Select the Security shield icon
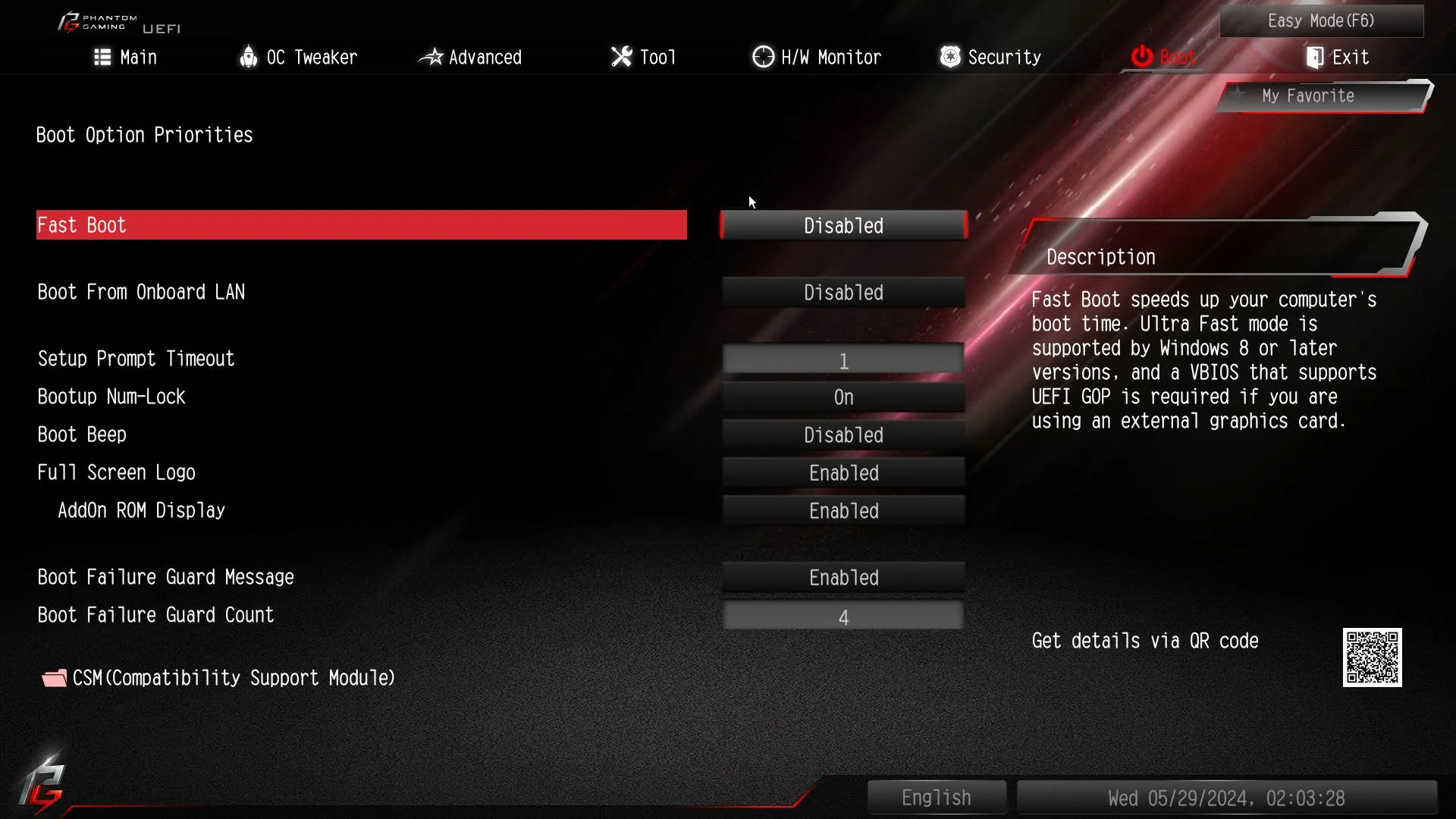The height and width of the screenshot is (819, 1456). (x=950, y=56)
